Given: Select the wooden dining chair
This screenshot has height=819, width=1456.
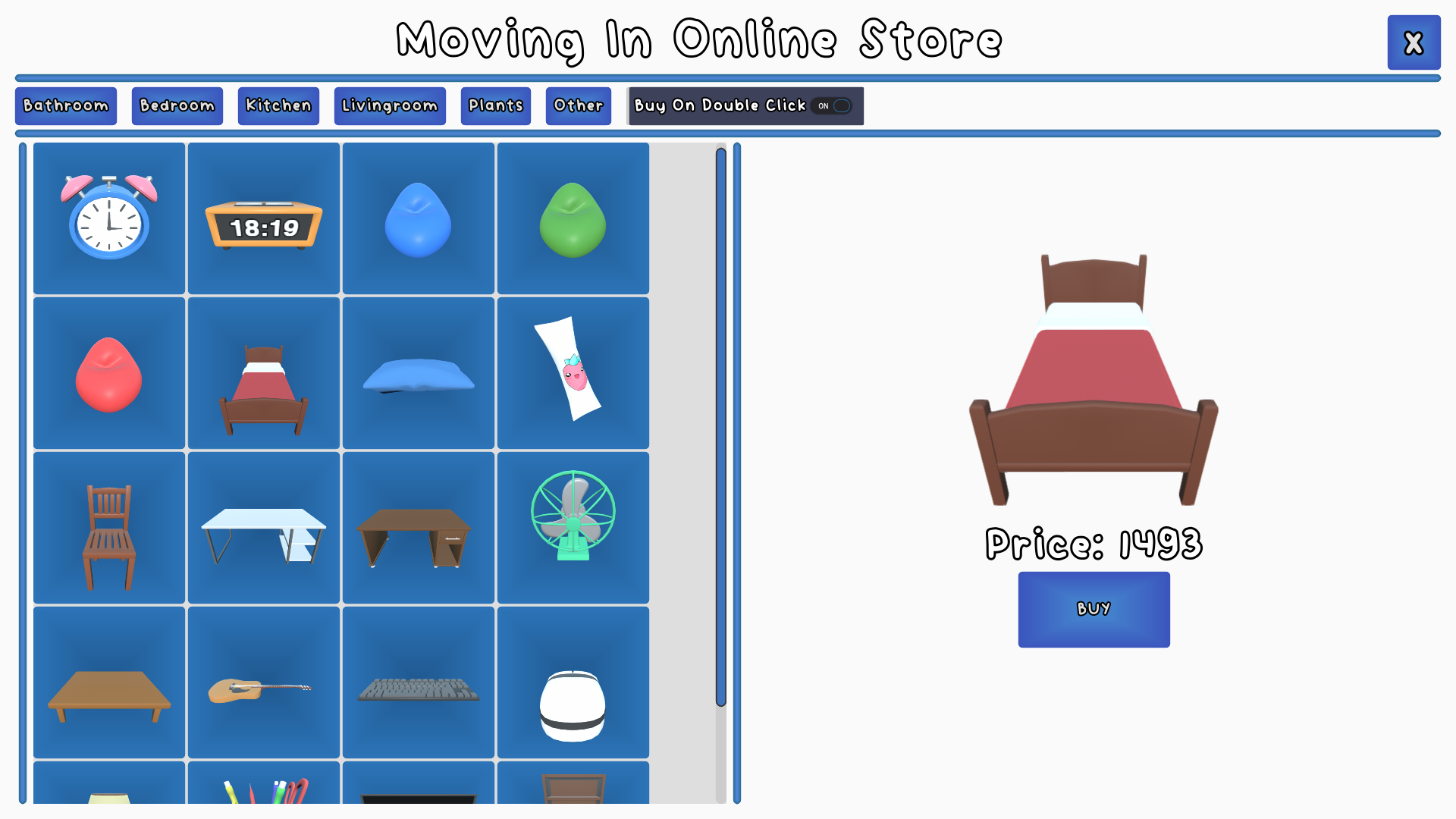Looking at the screenshot, I should (x=108, y=526).
